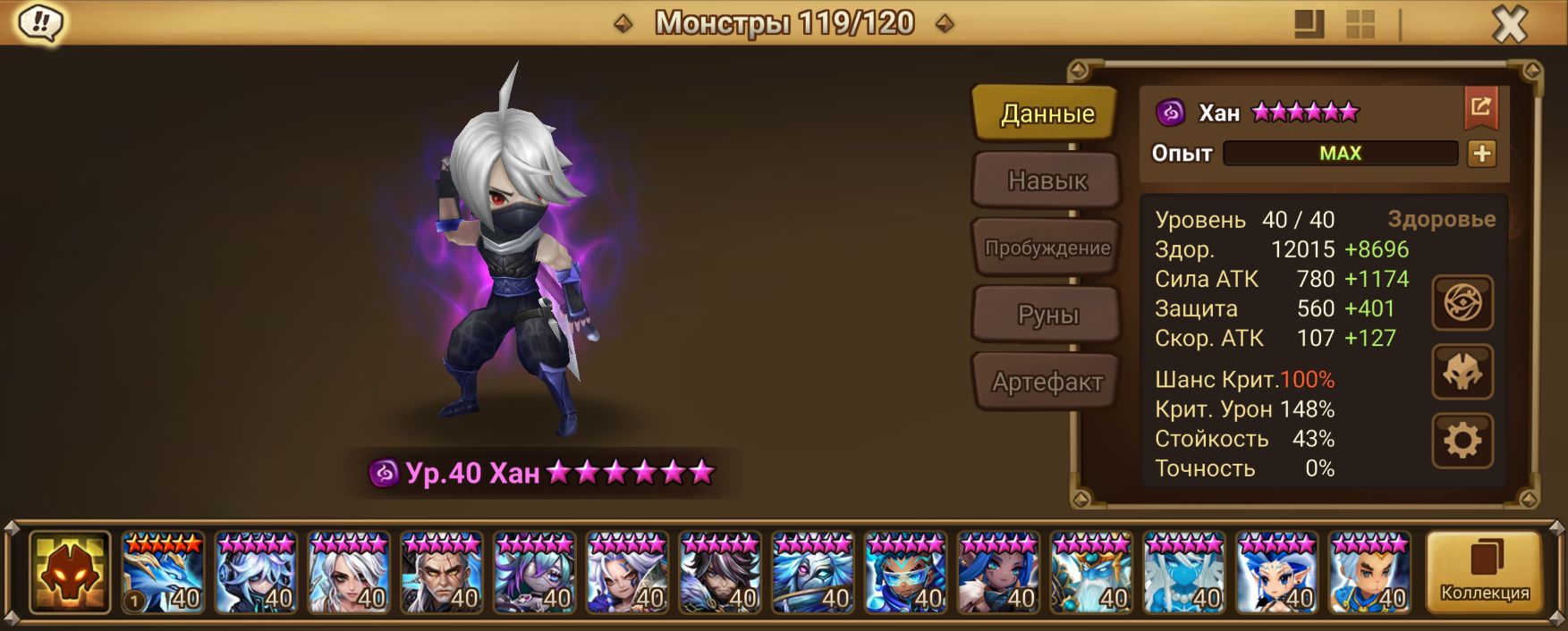
Task: Click the round eye emblem button
Action: point(1462,303)
